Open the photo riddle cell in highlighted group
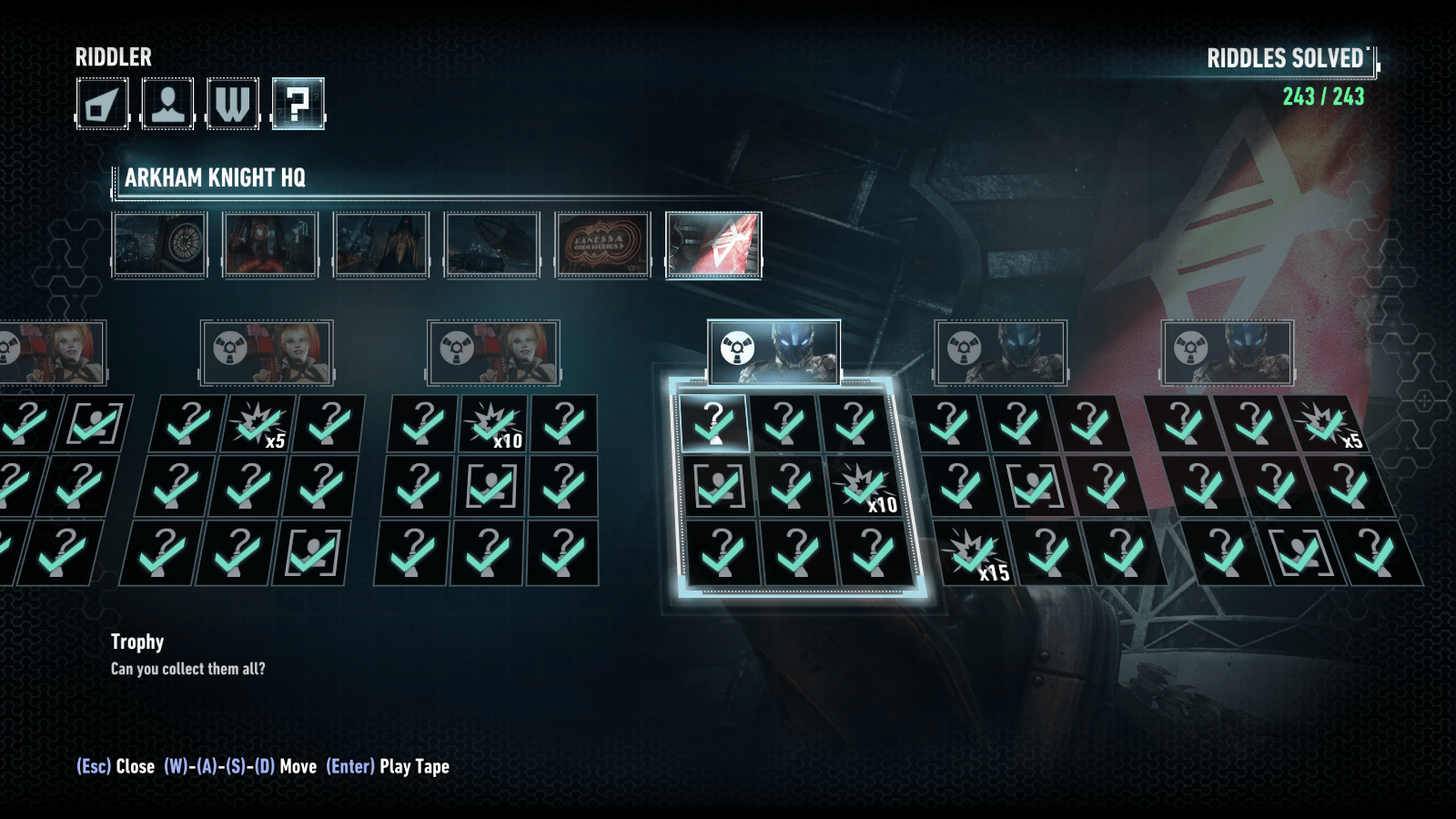Viewport: 1456px width, 819px height. tap(718, 488)
